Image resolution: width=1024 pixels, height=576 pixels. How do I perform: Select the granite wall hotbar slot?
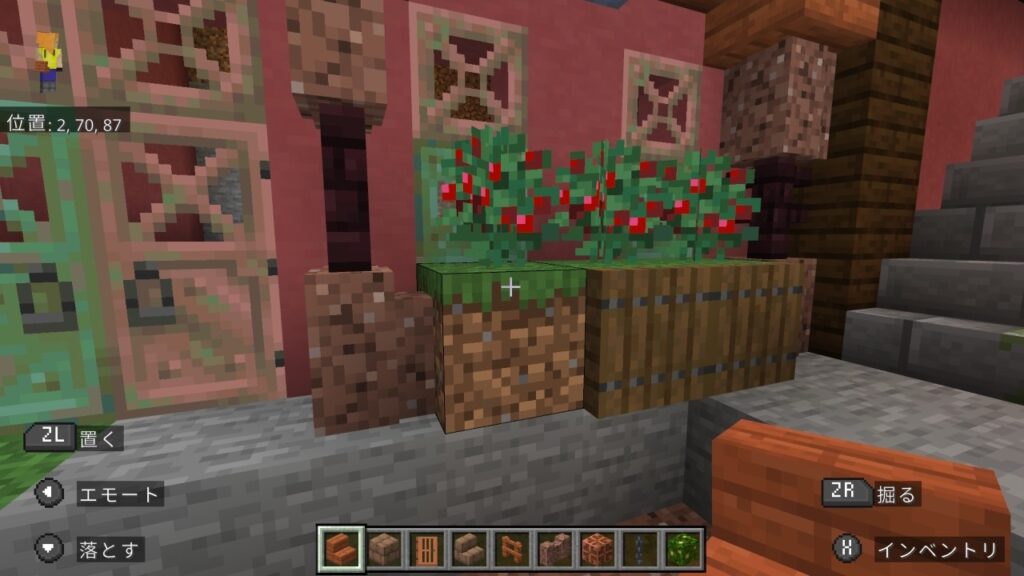554,548
